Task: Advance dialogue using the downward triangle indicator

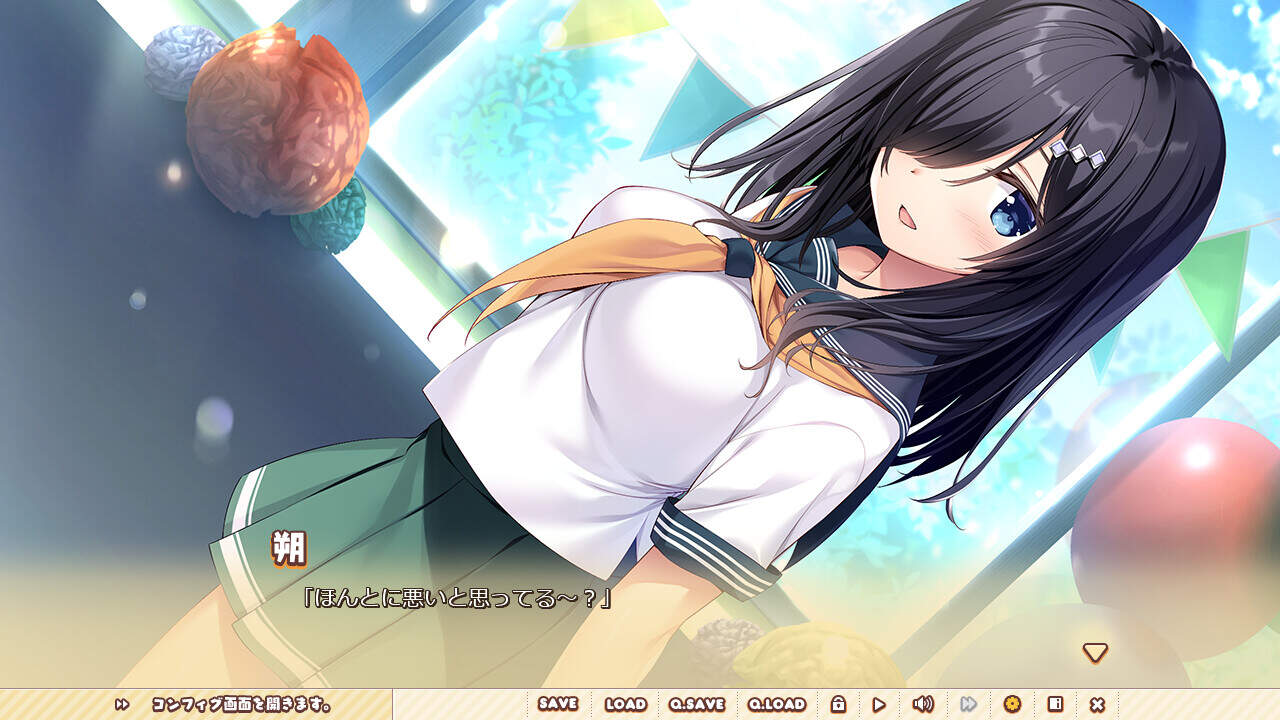Action: pyautogui.click(x=1095, y=653)
